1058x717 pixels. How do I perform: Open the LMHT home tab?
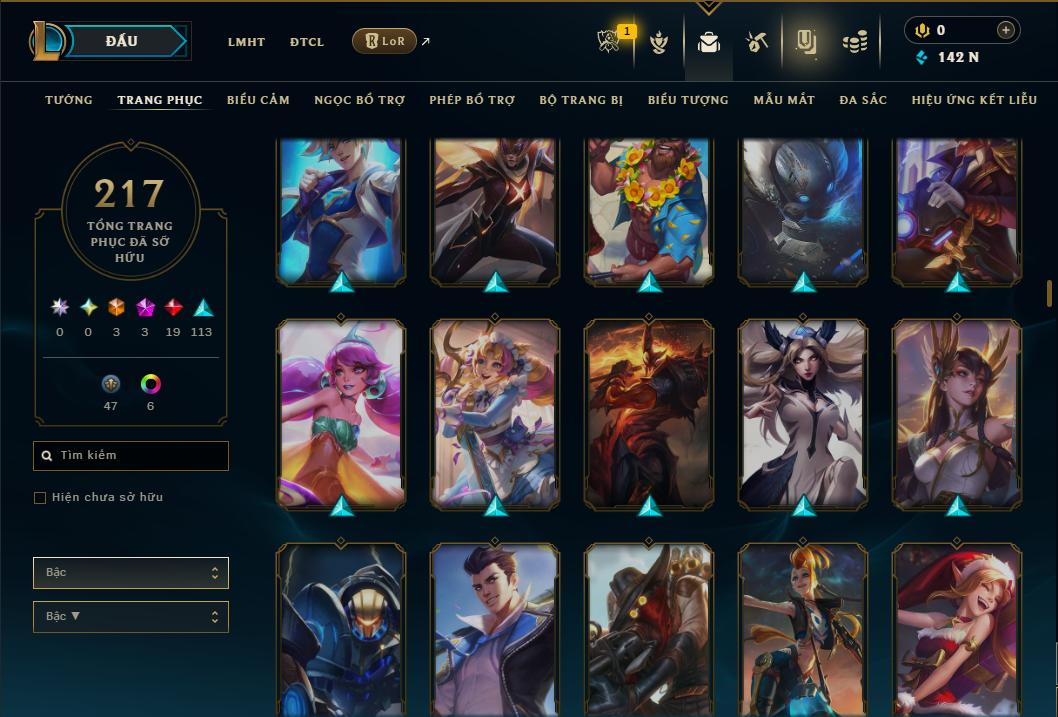(246, 42)
